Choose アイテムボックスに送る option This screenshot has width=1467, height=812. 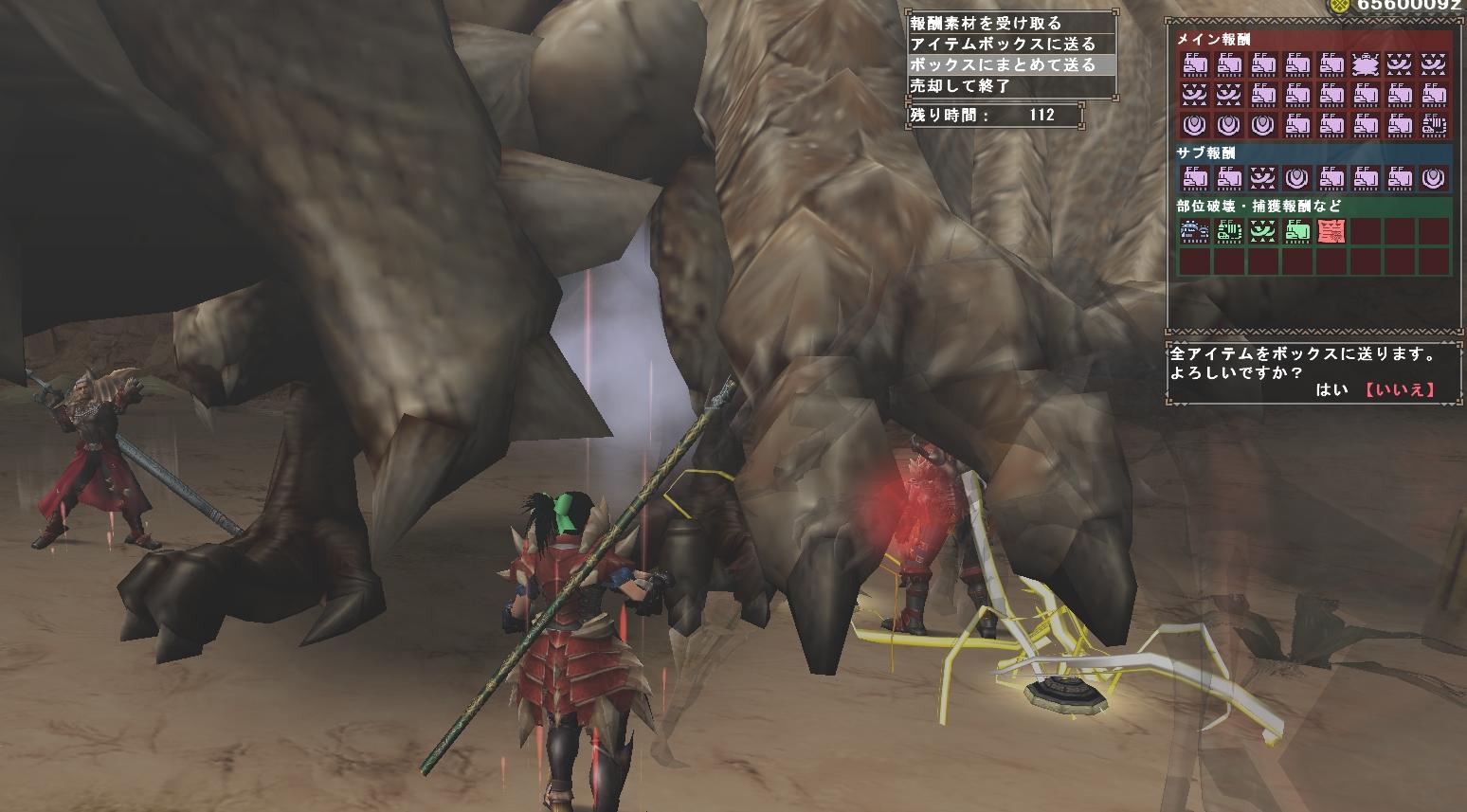tap(1002, 44)
